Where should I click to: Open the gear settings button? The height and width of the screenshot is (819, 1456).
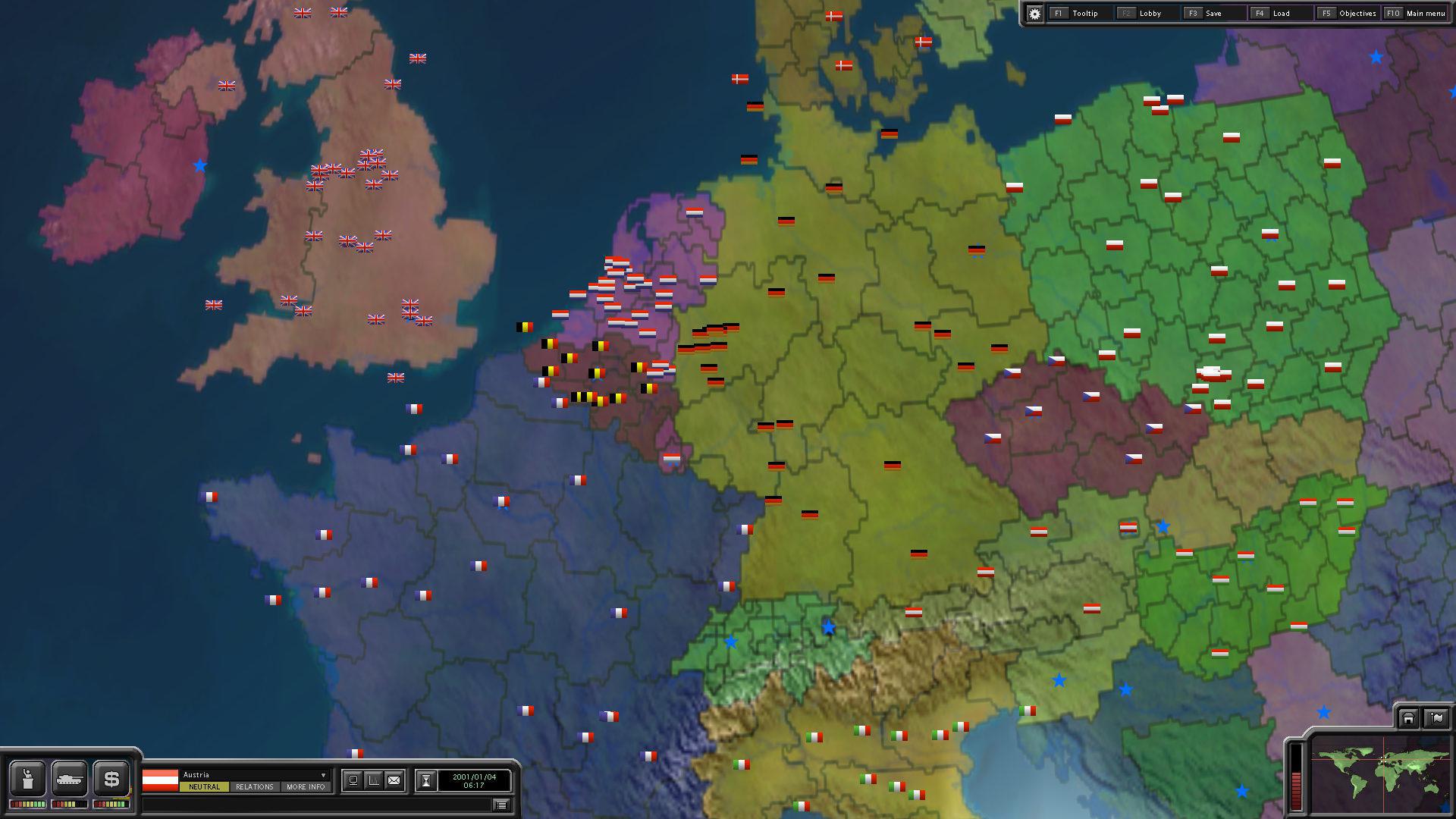point(1034,14)
